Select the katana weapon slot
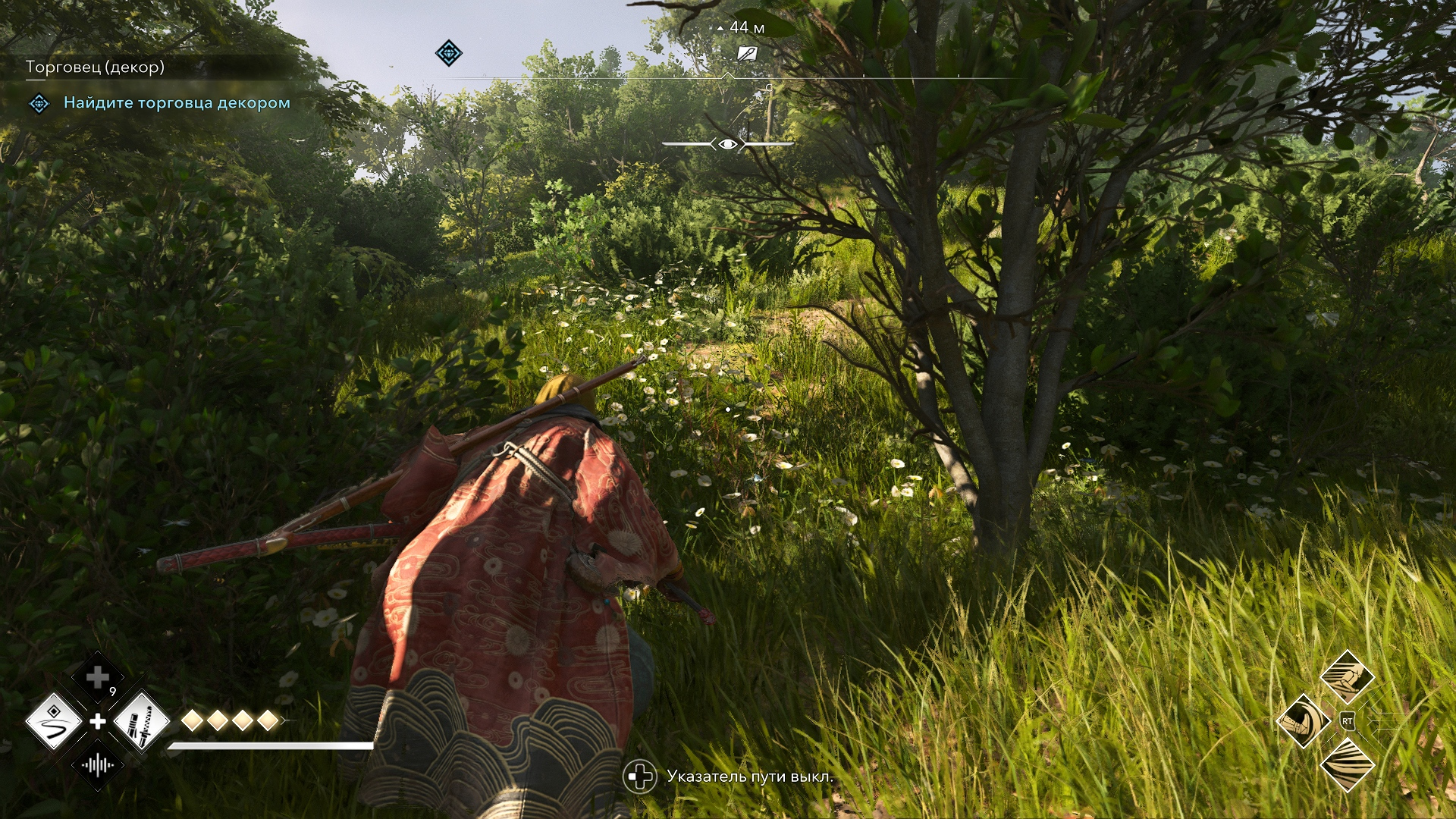Viewport: 1456px width, 819px height. tap(142, 720)
